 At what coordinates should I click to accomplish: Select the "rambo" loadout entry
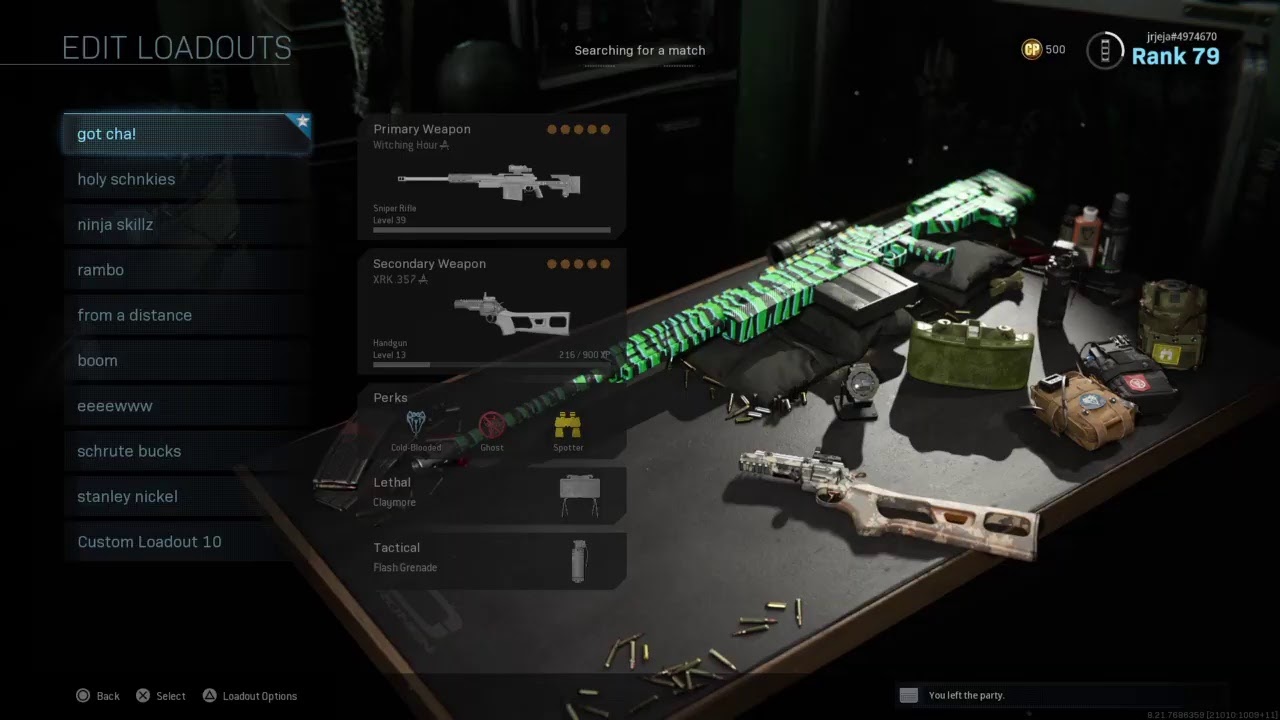[187, 270]
